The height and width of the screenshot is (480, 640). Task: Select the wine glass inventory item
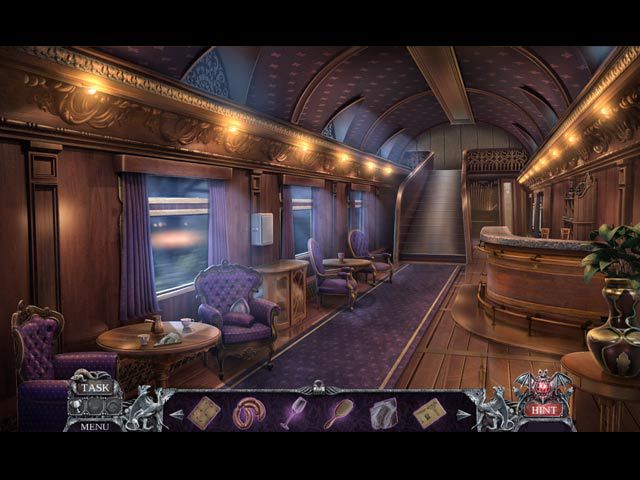pyautogui.click(x=293, y=412)
